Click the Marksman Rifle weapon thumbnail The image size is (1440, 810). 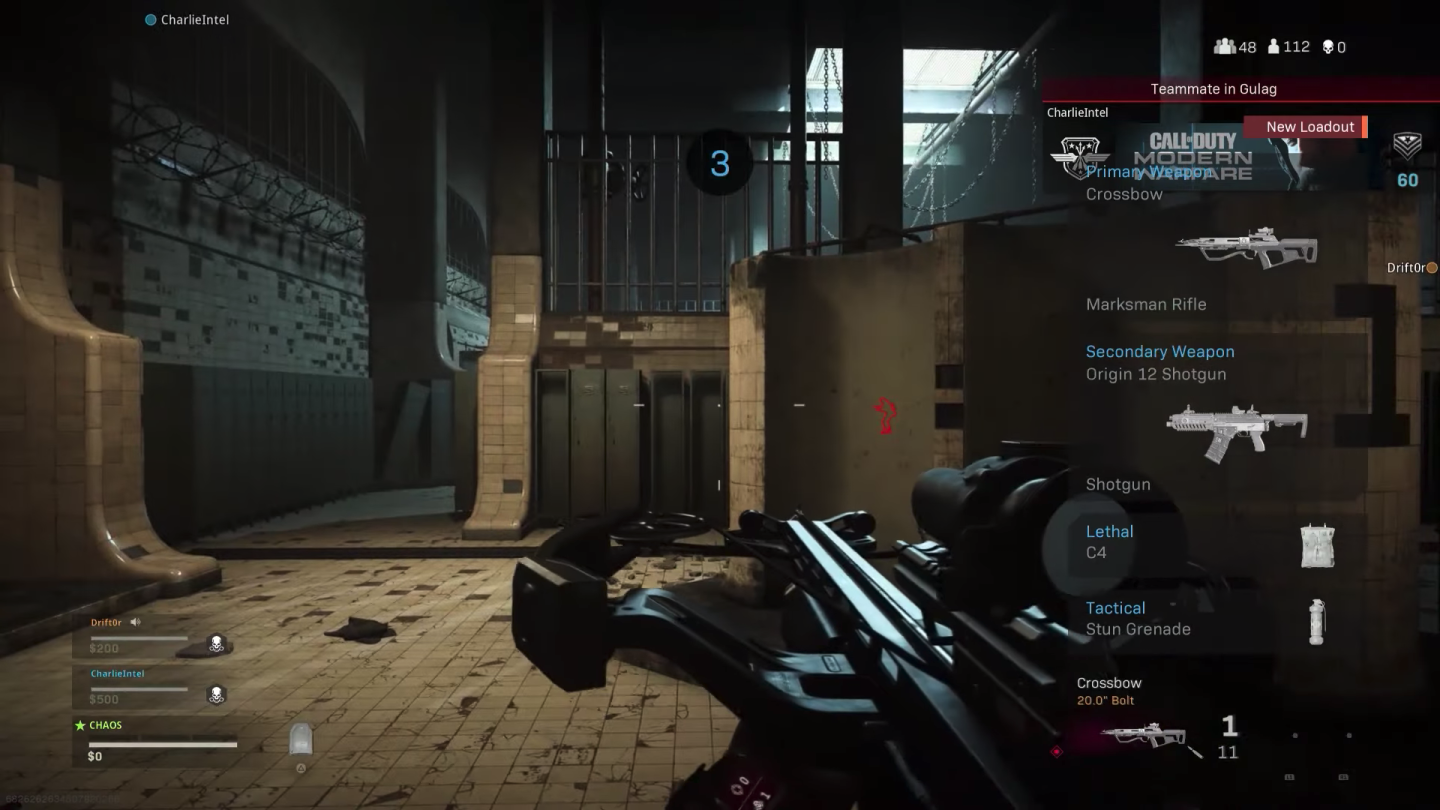(1248, 248)
